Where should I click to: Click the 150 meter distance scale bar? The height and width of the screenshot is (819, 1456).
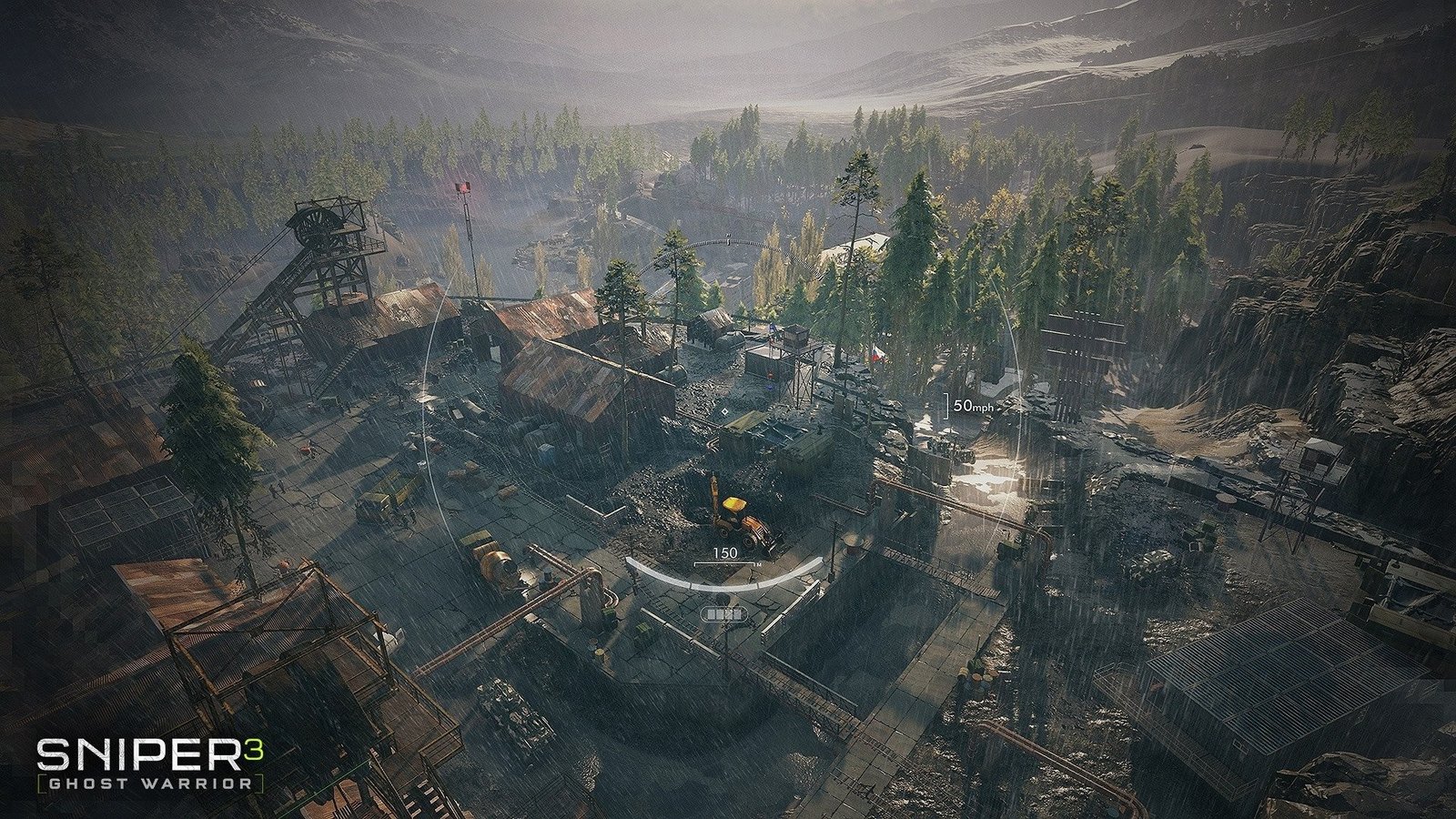point(724,563)
